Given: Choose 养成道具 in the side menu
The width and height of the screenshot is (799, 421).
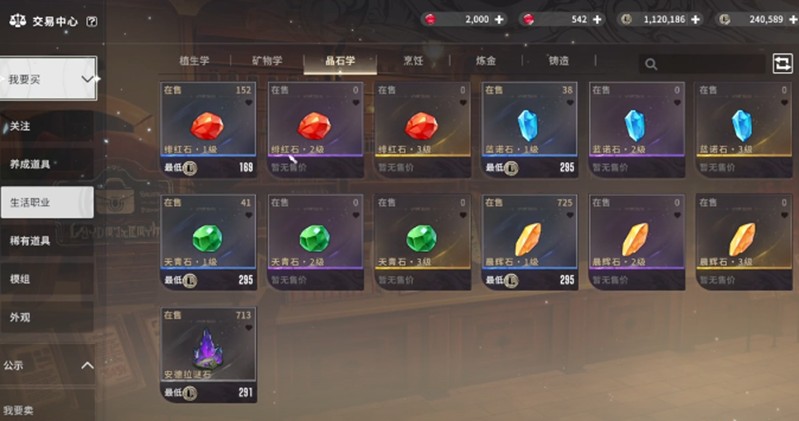Looking at the screenshot, I should pyautogui.click(x=30, y=164).
